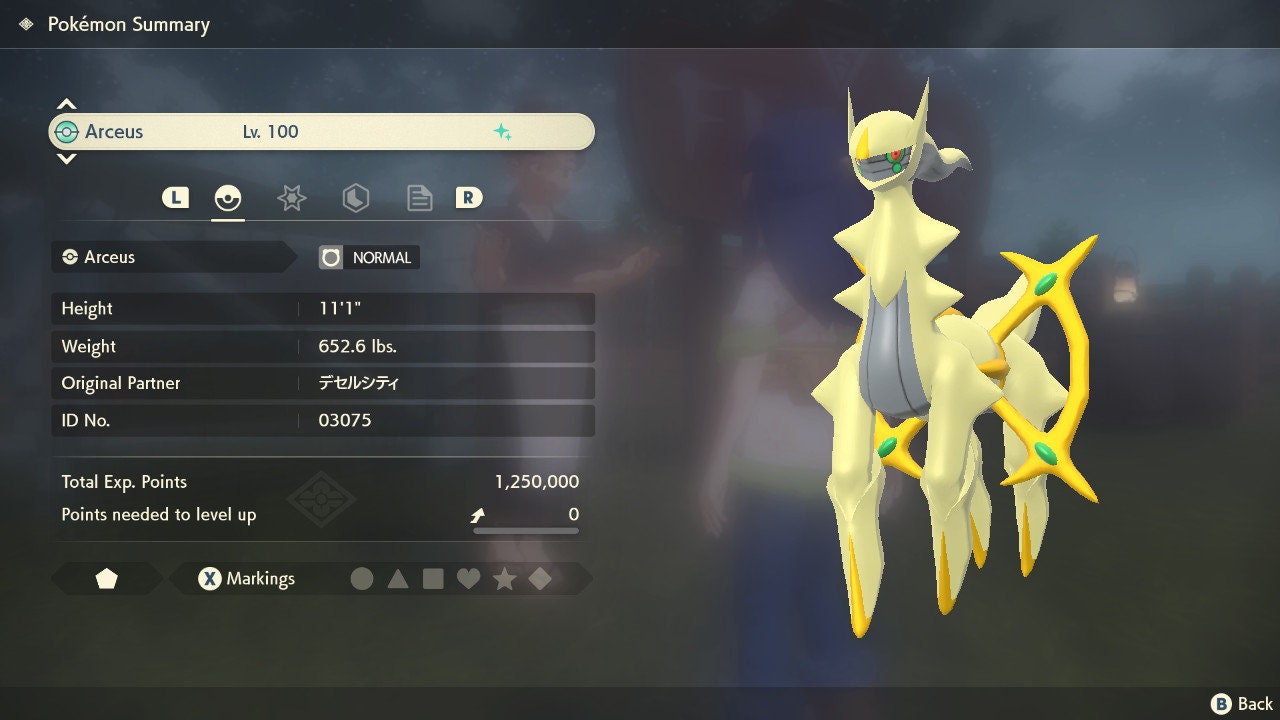Open the hexagon shield tab
The image size is (1280, 720).
pos(355,198)
